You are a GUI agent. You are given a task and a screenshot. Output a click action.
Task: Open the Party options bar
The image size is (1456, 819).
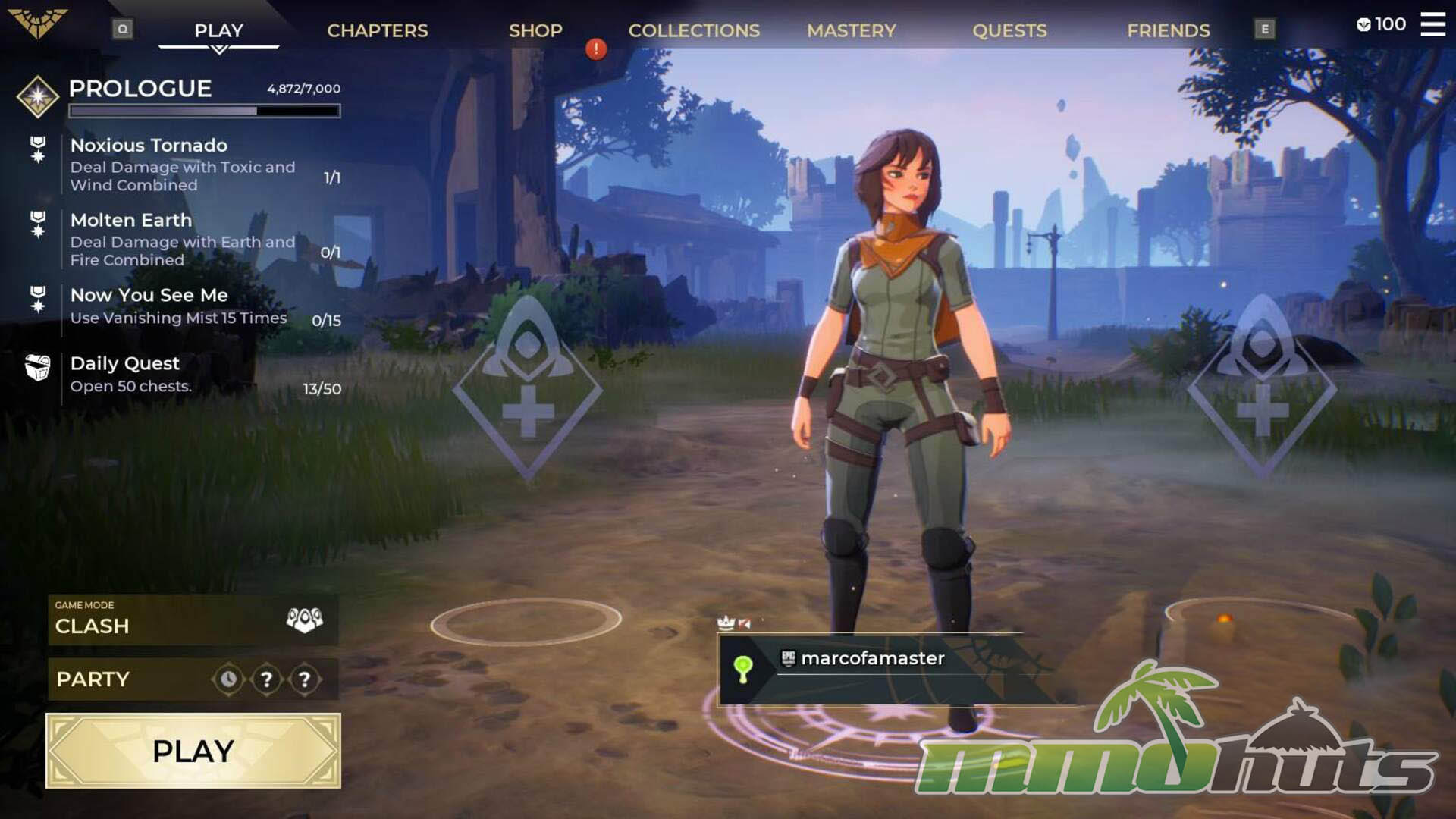193,679
